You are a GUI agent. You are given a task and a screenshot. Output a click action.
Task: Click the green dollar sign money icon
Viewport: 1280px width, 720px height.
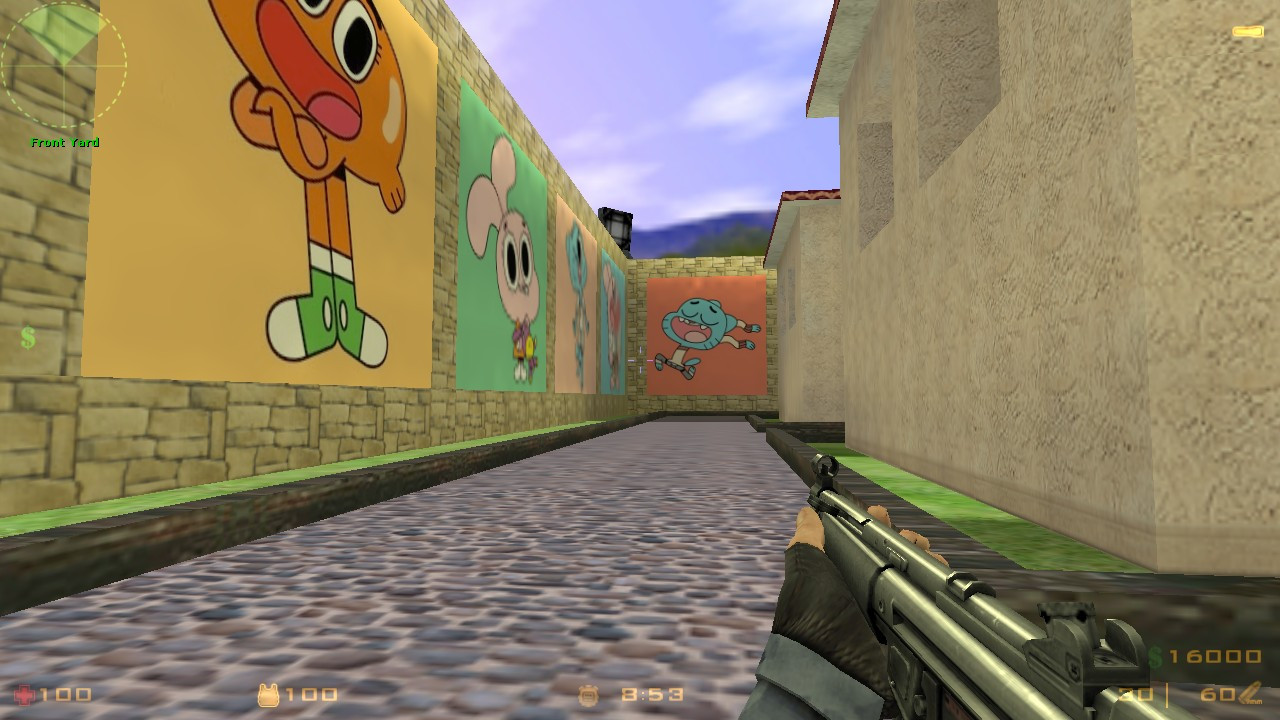click(1155, 655)
